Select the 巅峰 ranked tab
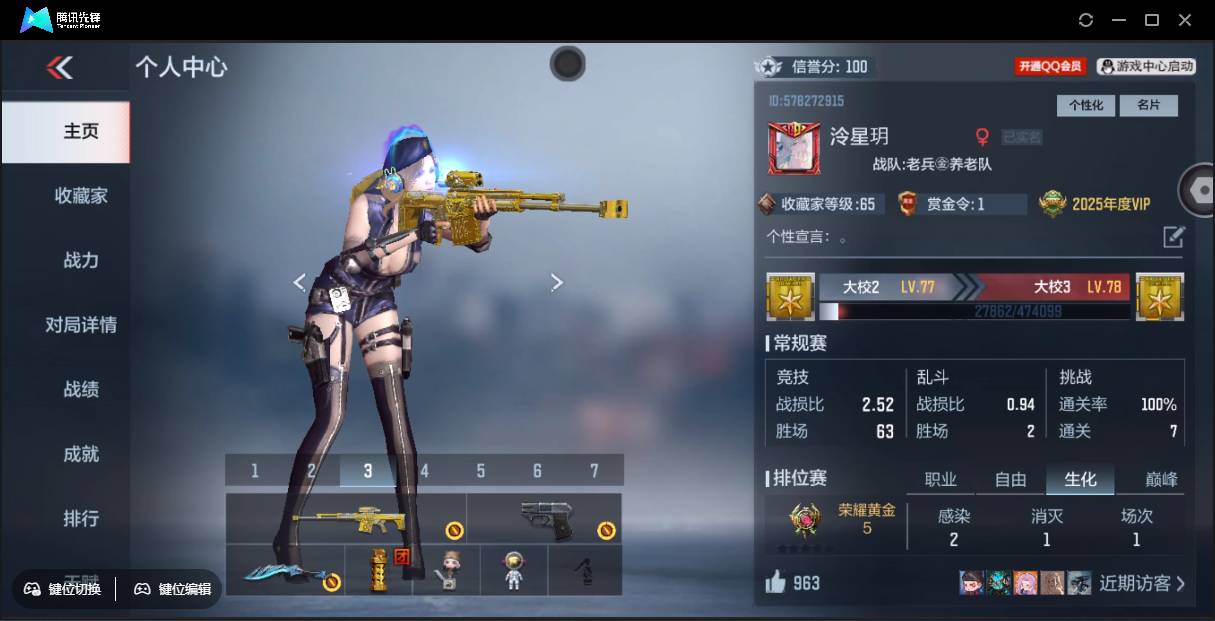This screenshot has width=1215, height=621. pos(1147,480)
